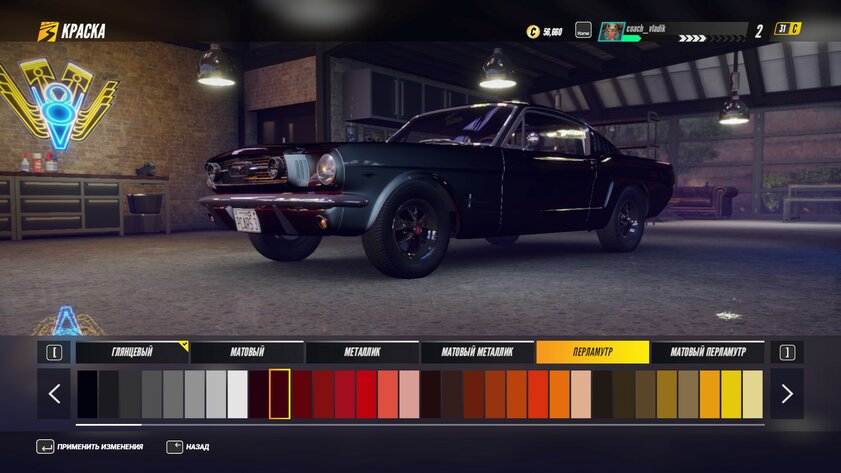The image size is (841, 473).
Task: Switch to the Глянцевый paint tab
Action: click(132, 352)
